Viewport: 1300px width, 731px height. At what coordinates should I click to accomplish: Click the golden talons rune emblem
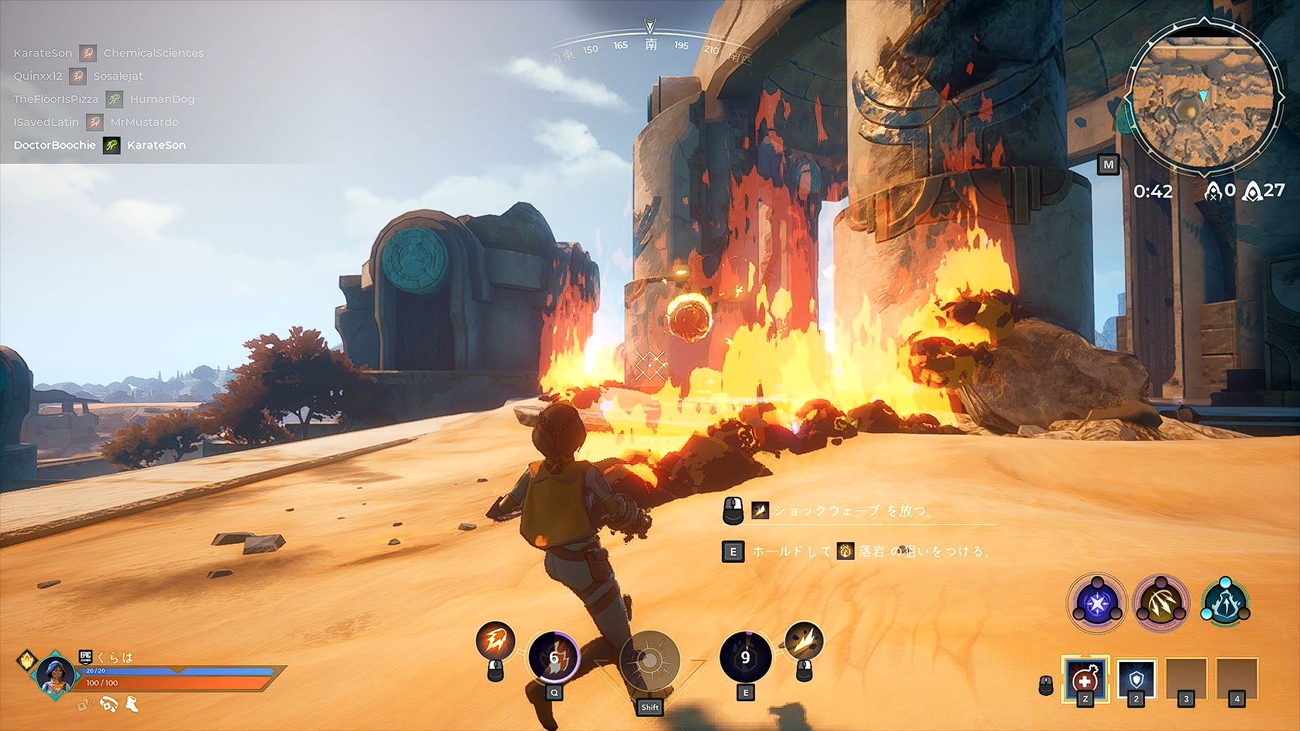(x=1162, y=604)
